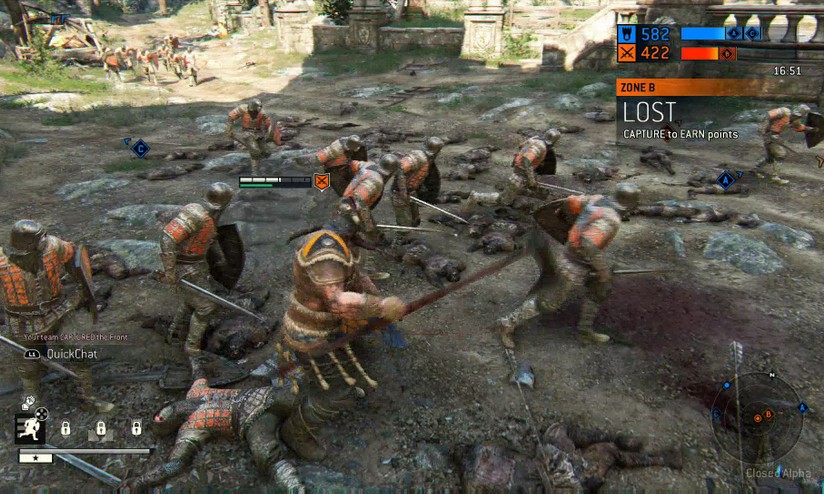Click the zone A world marker diamond
The image size is (824, 494).
727,181
